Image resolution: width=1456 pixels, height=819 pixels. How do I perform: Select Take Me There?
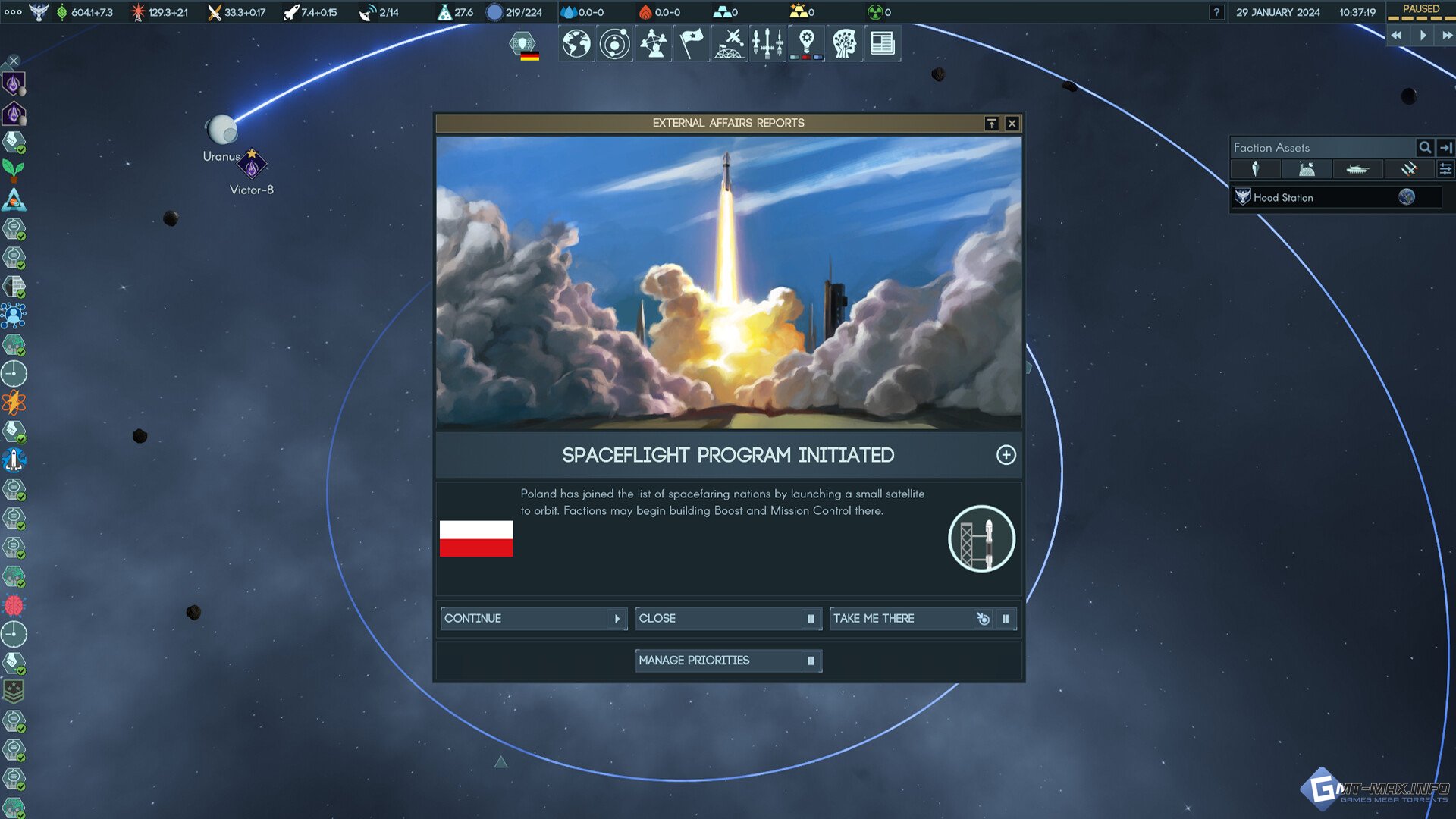tap(902, 619)
